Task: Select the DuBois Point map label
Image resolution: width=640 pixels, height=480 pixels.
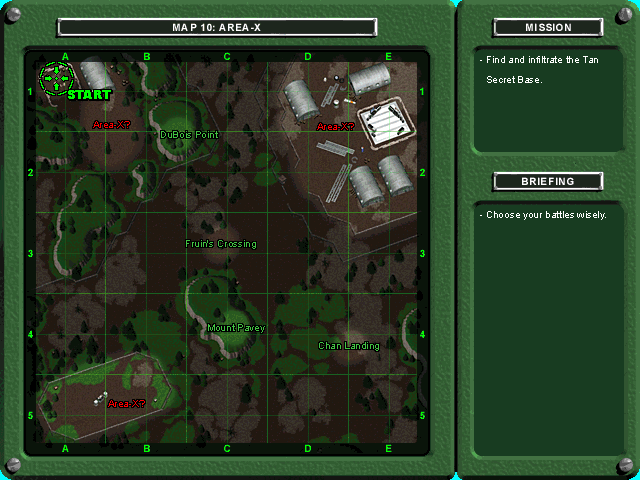Action: coord(189,134)
